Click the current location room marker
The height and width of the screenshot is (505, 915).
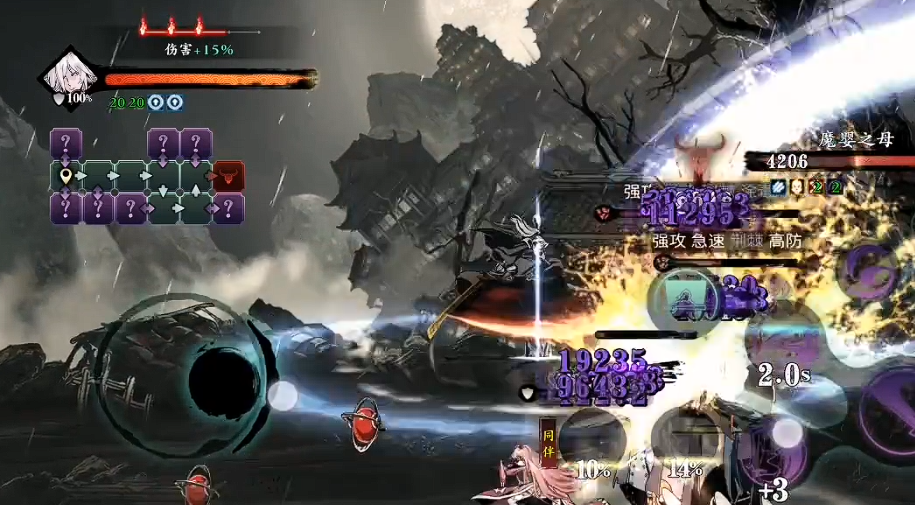[66, 176]
